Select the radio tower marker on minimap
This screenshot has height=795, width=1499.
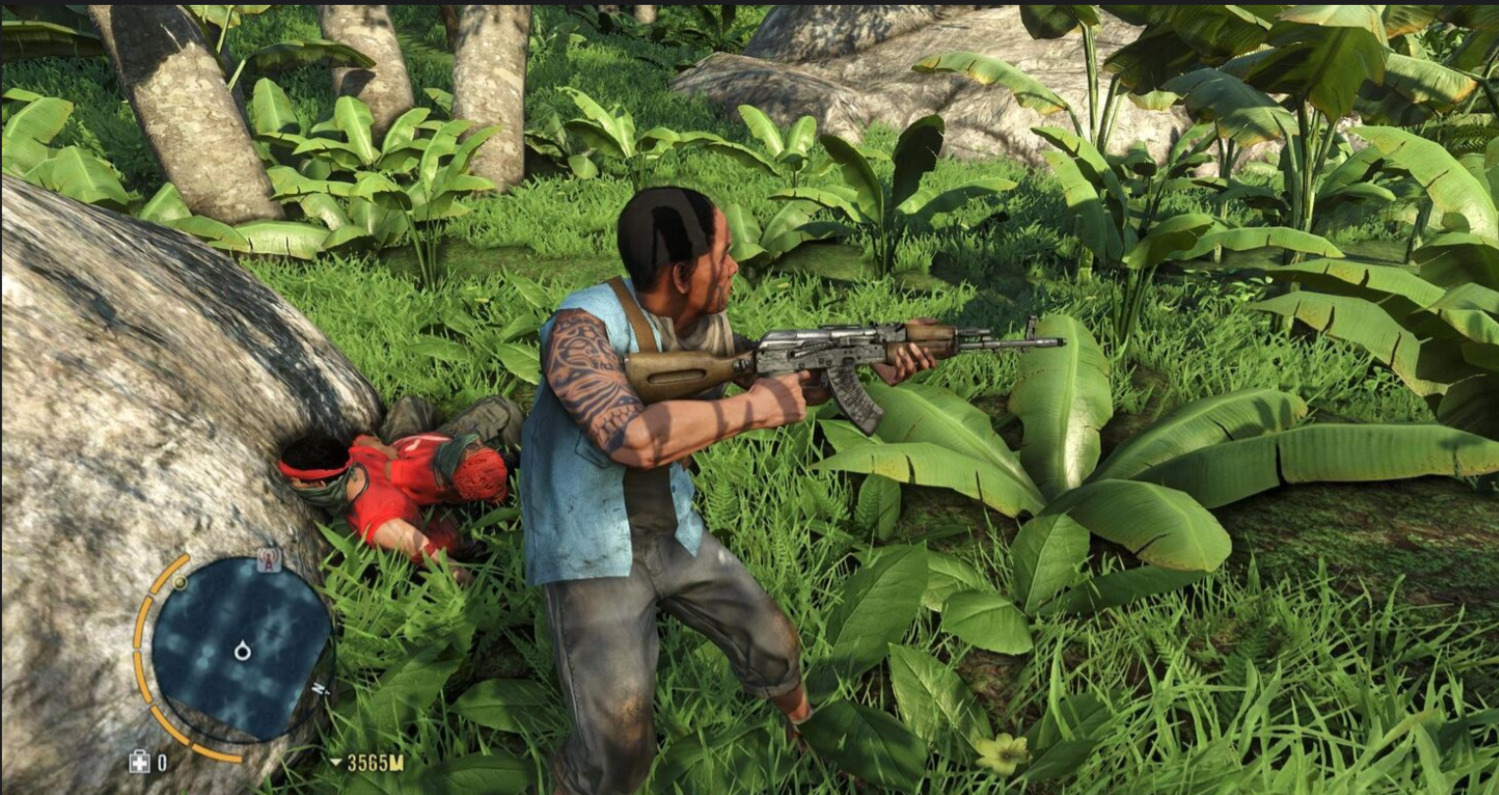[266, 562]
